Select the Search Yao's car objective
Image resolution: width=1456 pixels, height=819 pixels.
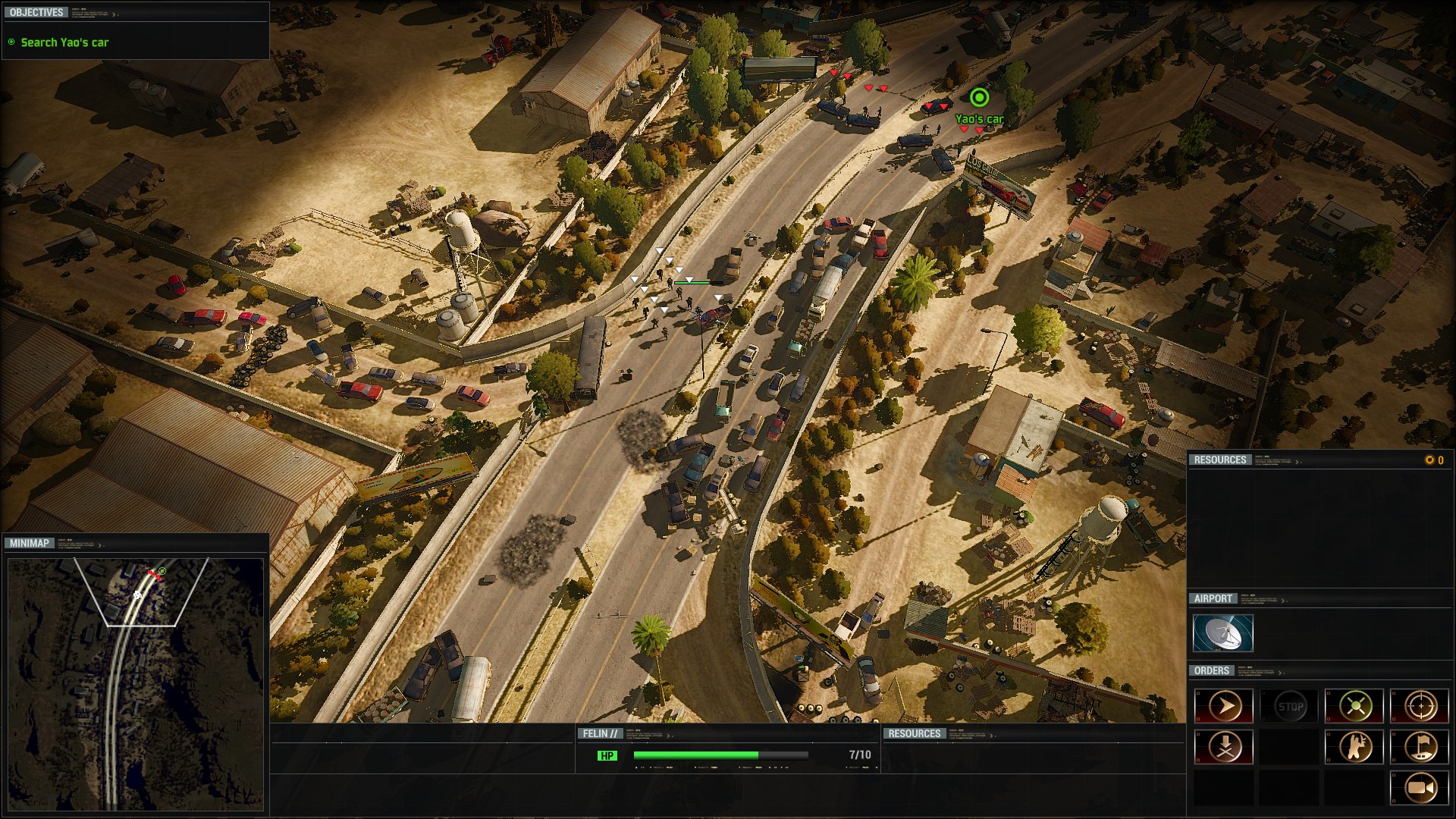pyautogui.click(x=64, y=42)
